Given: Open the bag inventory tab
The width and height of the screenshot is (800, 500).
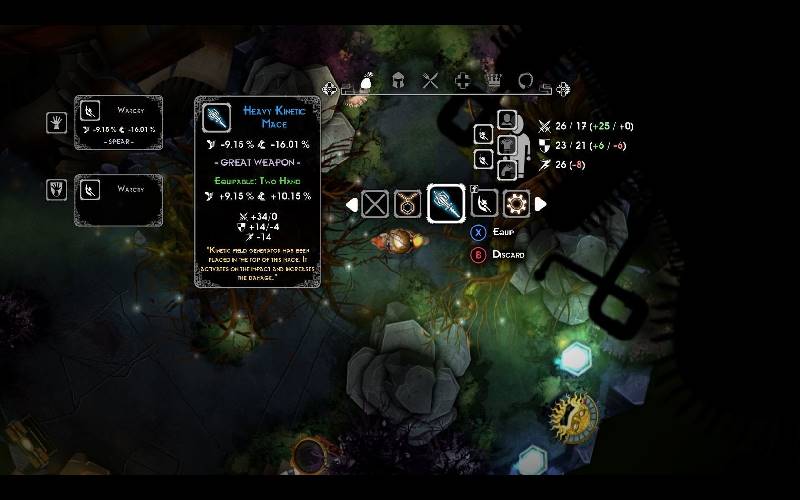Looking at the screenshot, I should tap(367, 82).
